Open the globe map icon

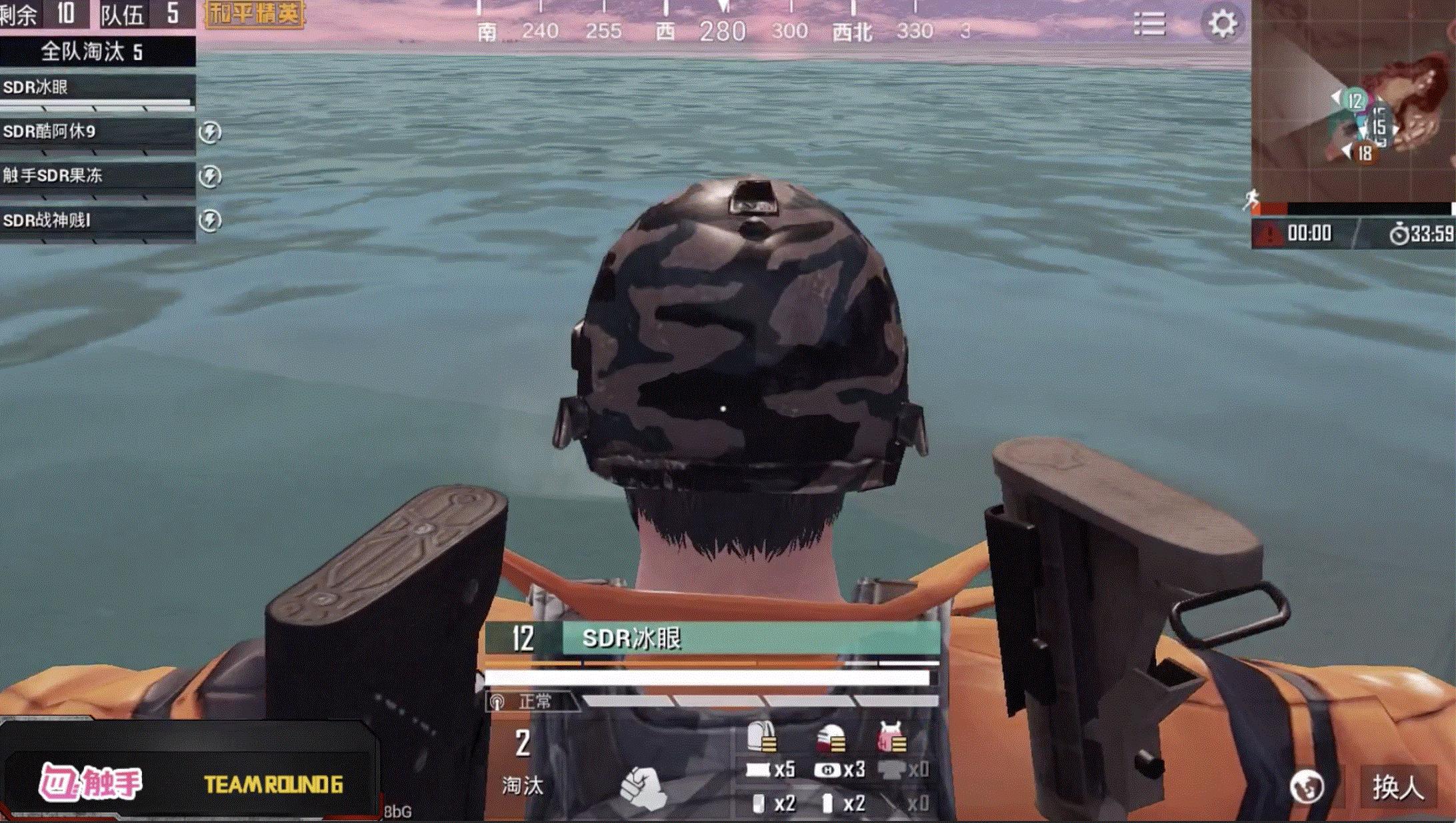[1306, 788]
